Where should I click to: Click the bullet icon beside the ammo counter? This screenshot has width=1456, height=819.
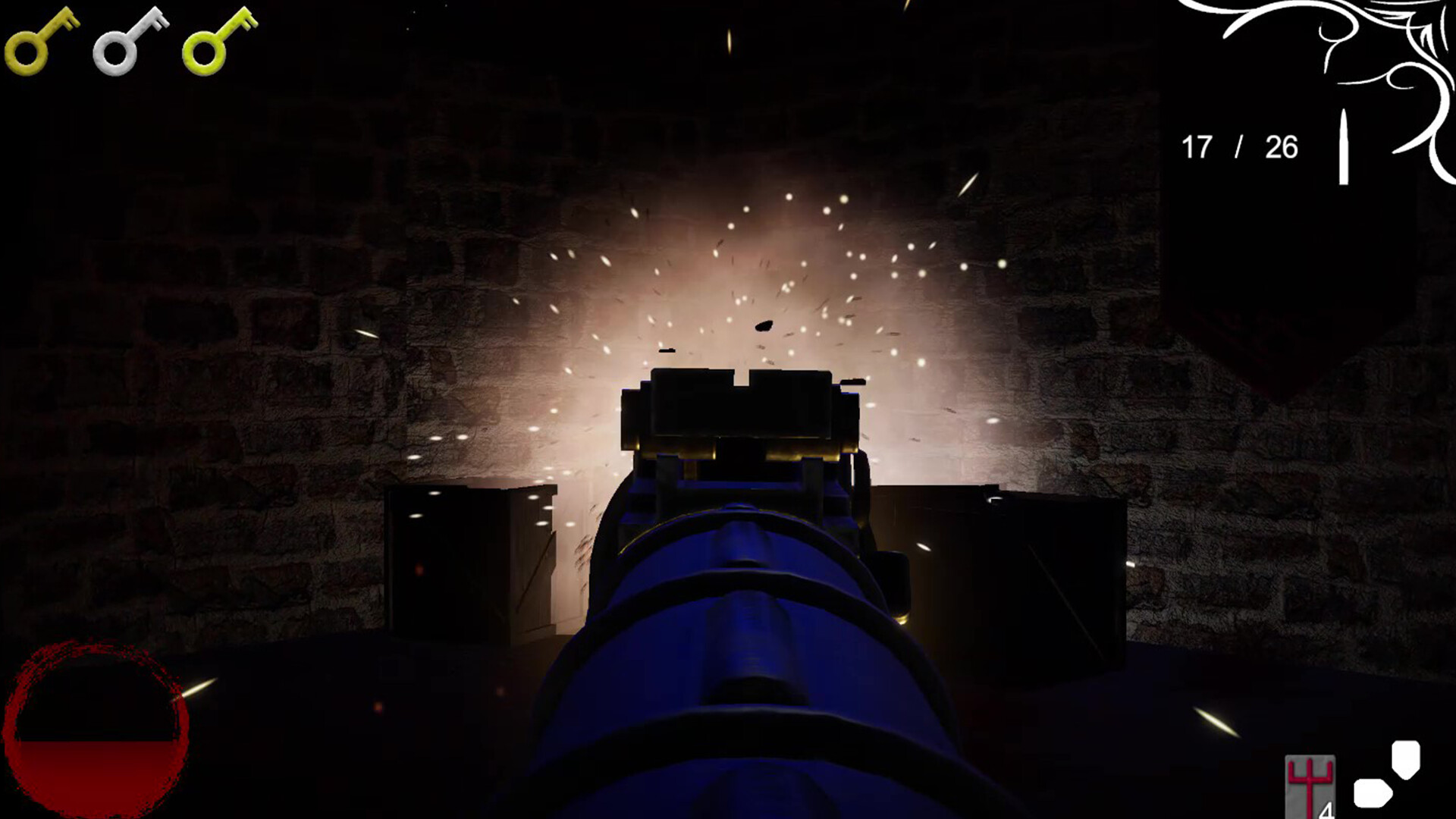point(1344,148)
